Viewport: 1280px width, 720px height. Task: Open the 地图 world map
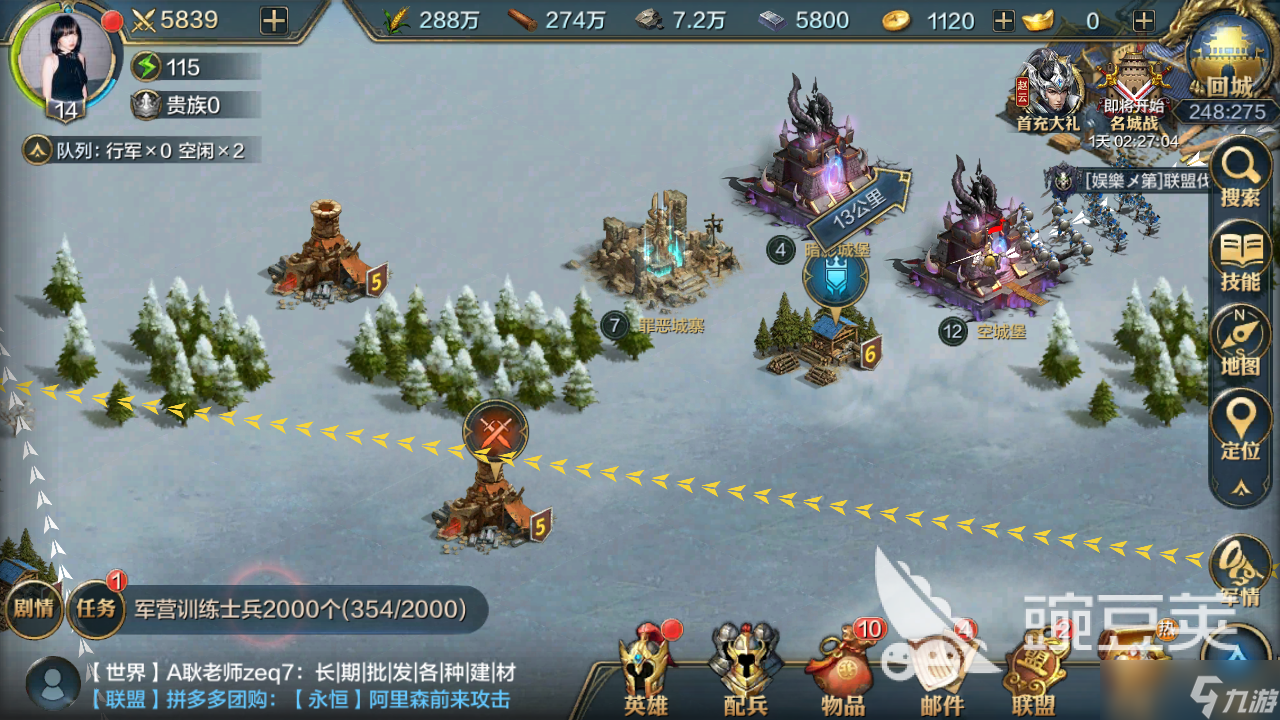pyautogui.click(x=1240, y=342)
